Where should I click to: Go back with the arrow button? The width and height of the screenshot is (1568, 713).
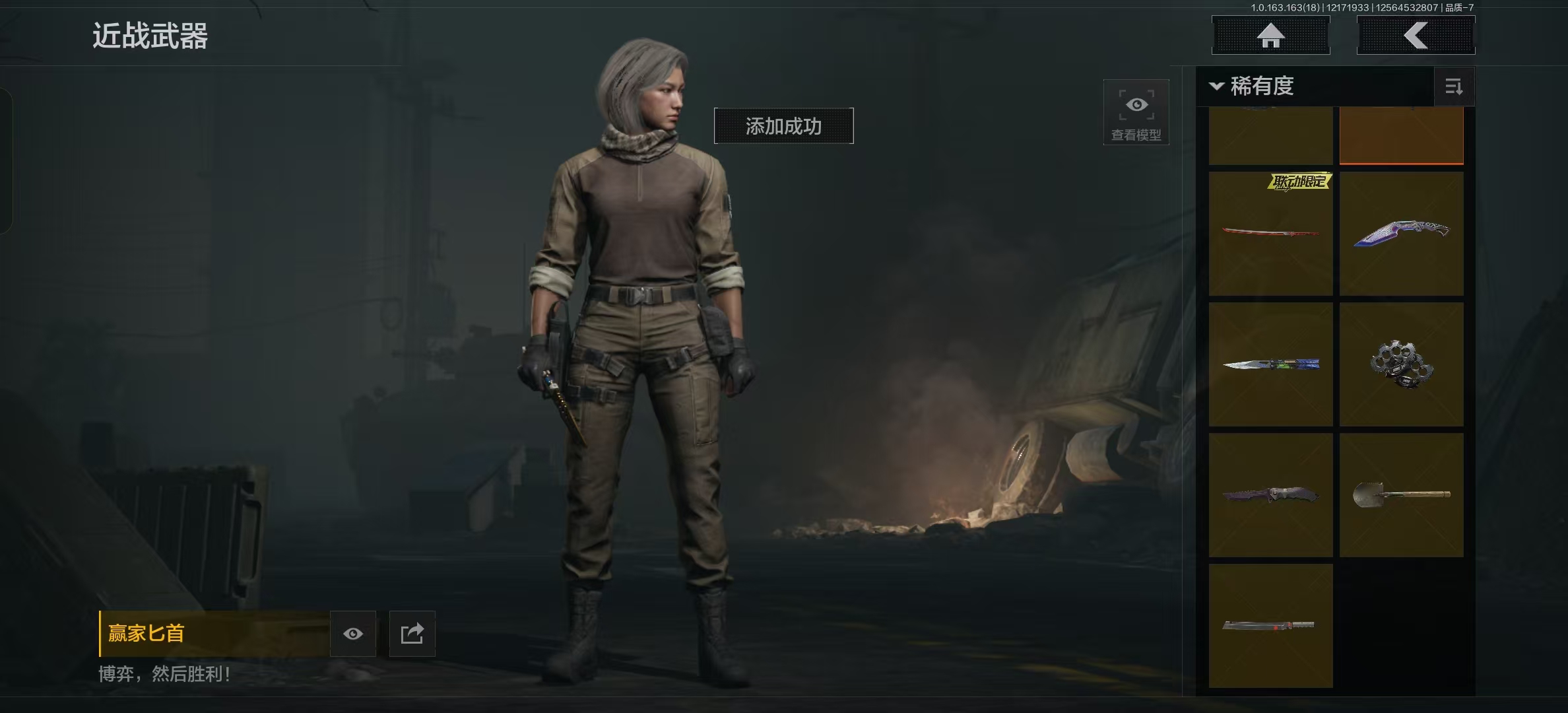(x=1416, y=36)
